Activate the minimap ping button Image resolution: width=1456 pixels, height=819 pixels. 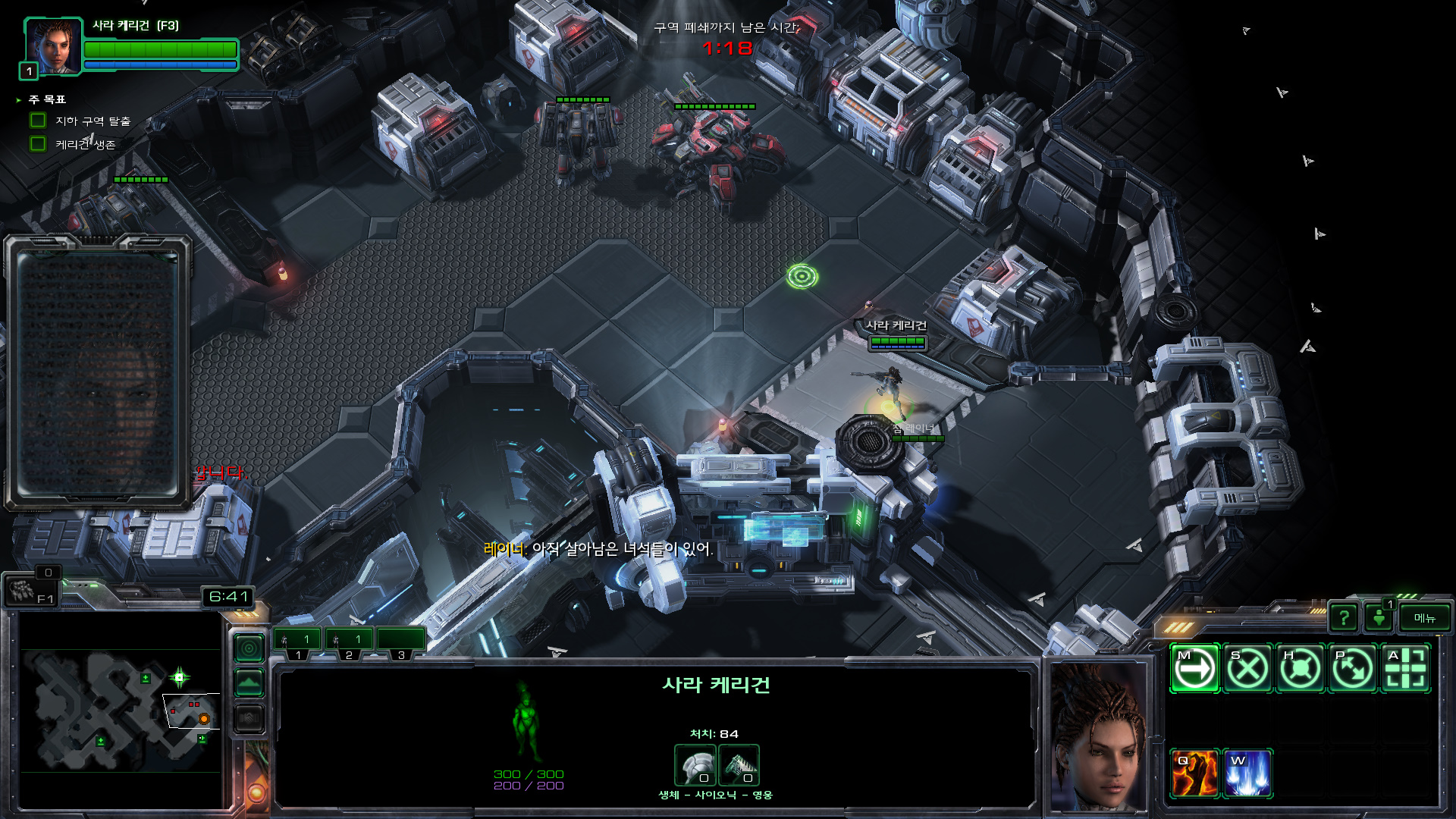pos(249,648)
